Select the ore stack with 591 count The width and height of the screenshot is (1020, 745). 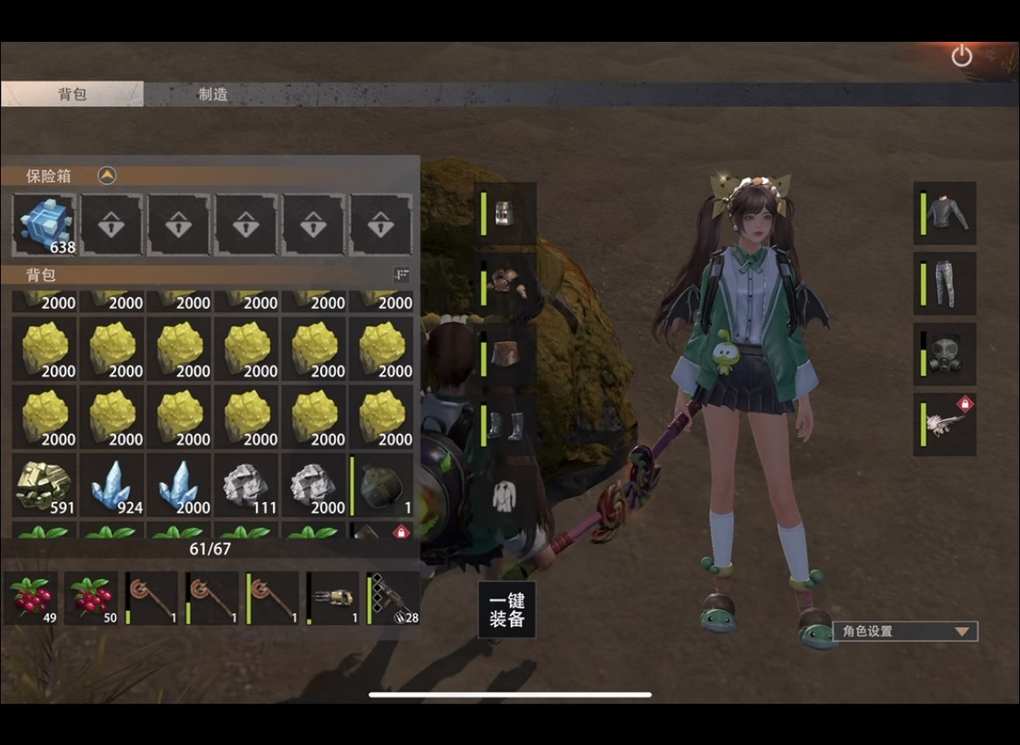coord(45,486)
